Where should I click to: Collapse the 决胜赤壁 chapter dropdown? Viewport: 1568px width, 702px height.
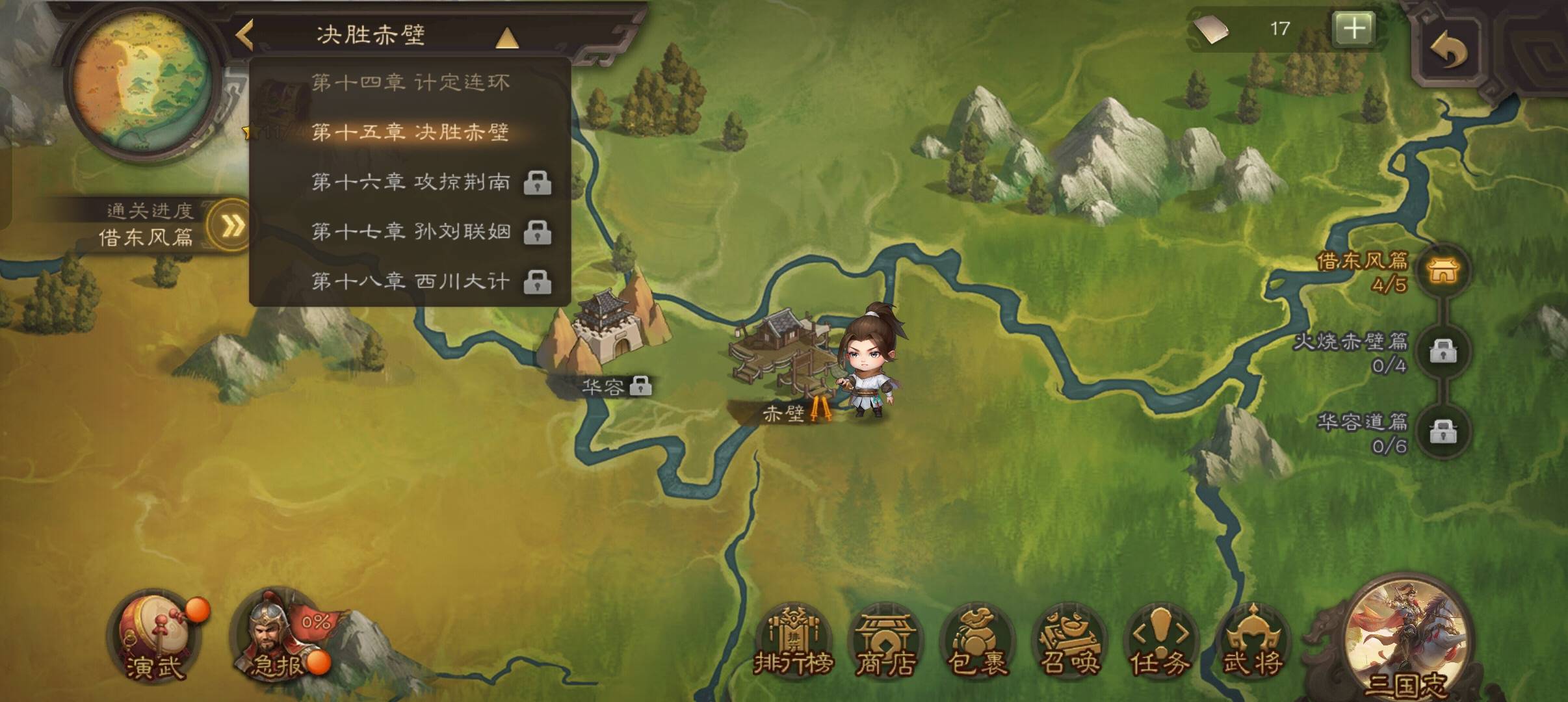tap(506, 38)
